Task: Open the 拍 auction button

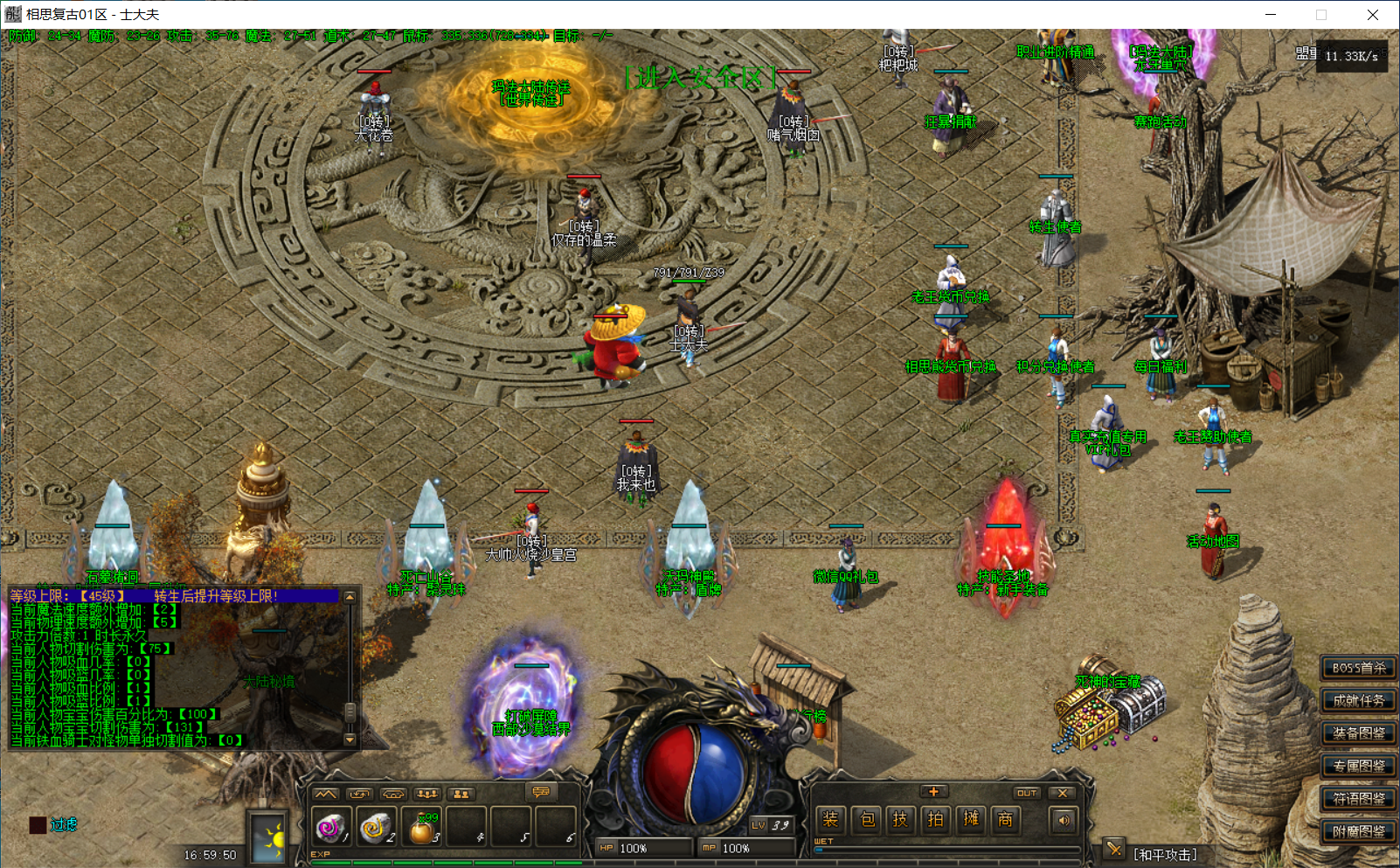Action: click(x=935, y=819)
